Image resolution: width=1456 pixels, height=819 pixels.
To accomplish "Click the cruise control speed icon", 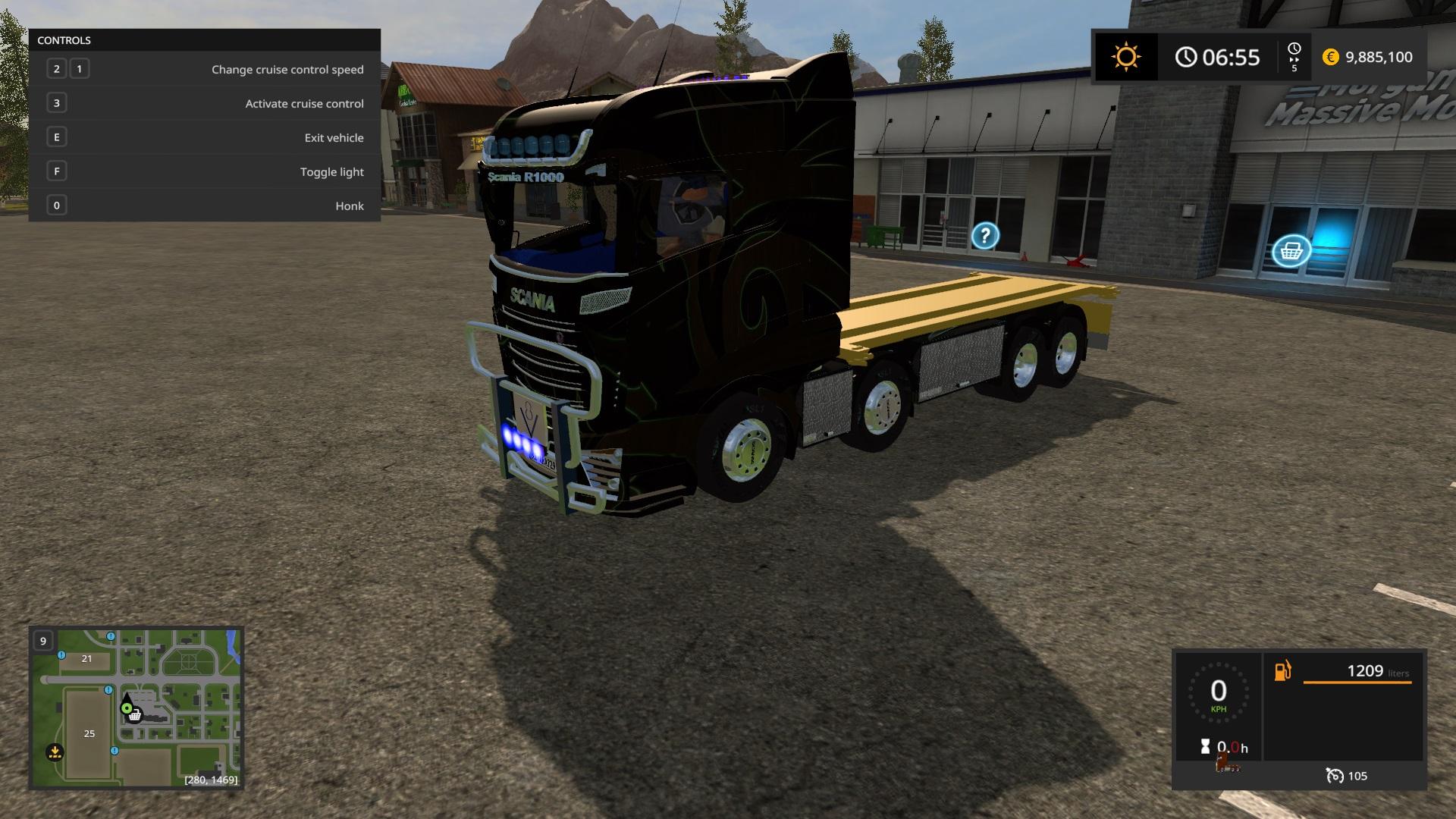I will 1335,775.
